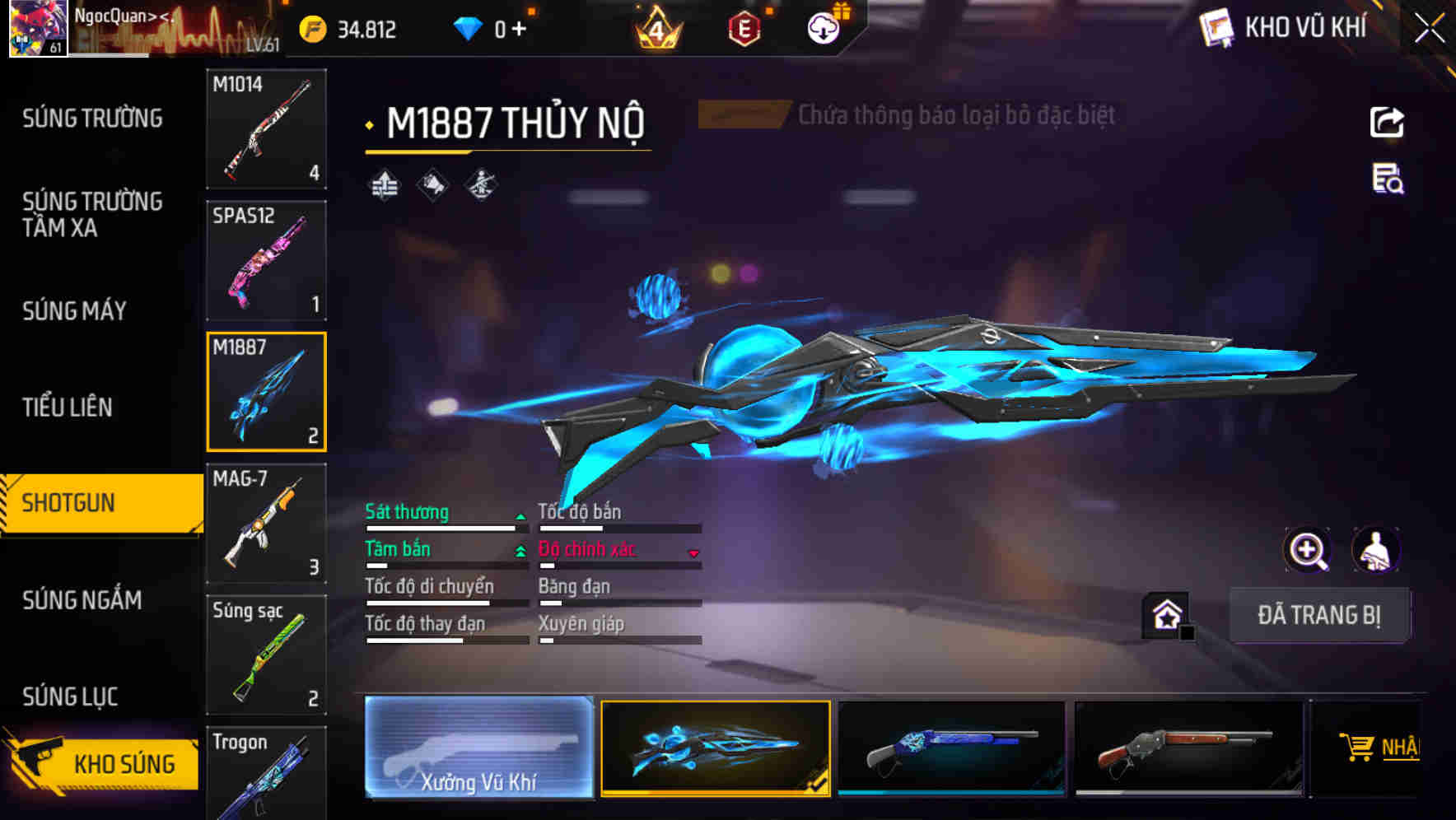Image resolution: width=1456 pixels, height=820 pixels.
Task: Click the favorite/home badge icon near Đã Trang Bị
Action: [x=1164, y=613]
